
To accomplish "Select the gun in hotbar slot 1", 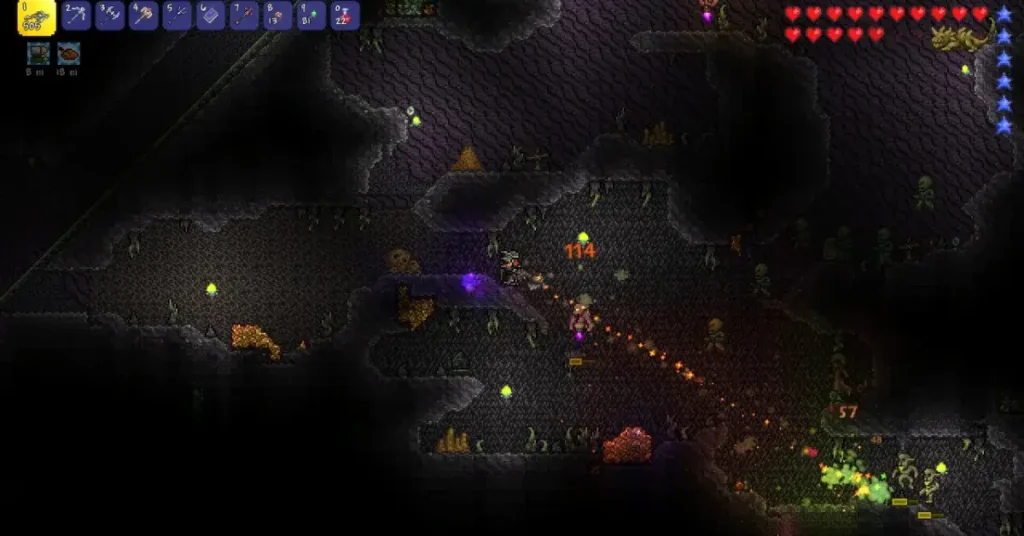I will tap(36, 16).
